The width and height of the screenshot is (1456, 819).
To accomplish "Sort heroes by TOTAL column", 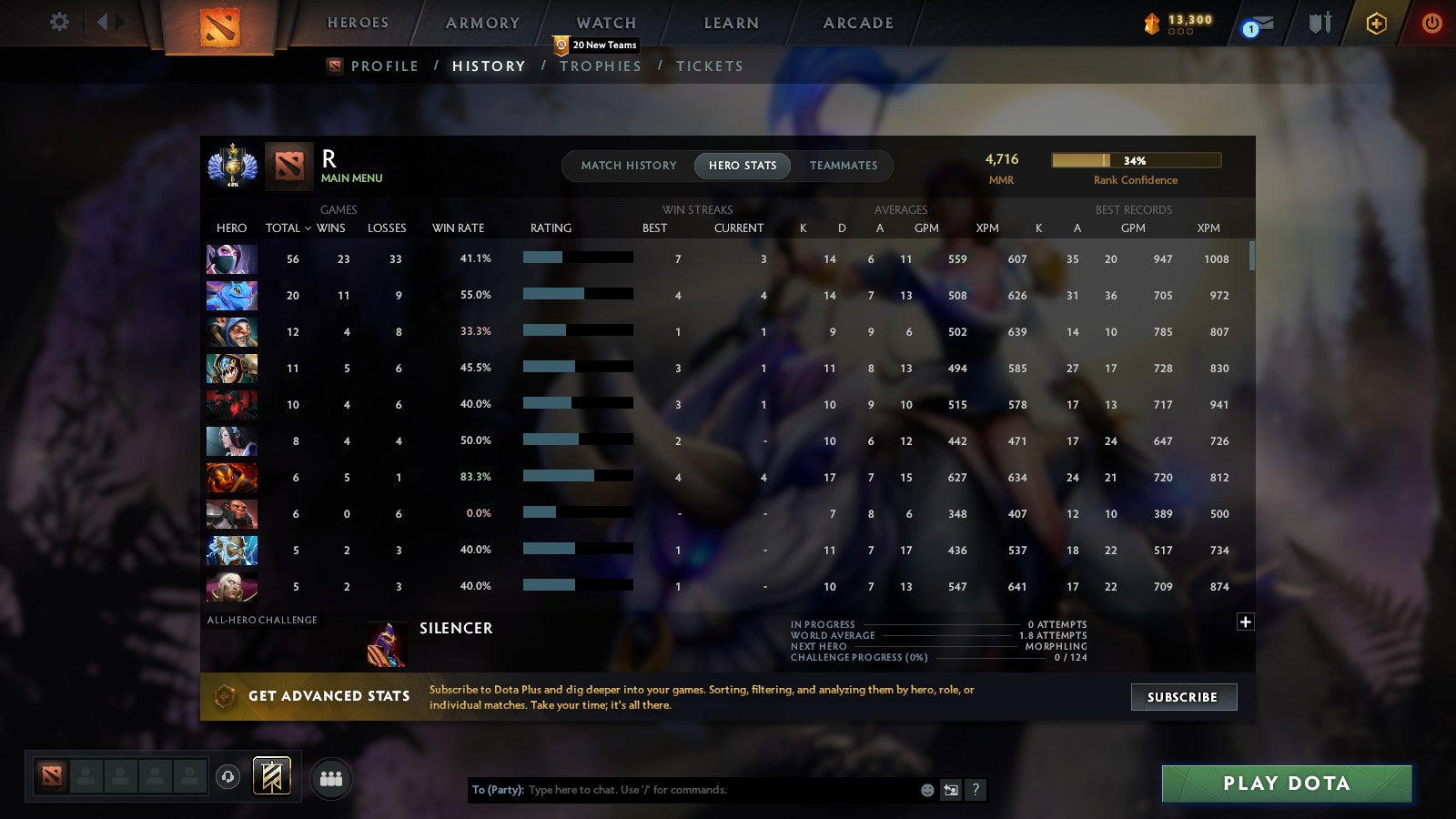I will tap(284, 228).
